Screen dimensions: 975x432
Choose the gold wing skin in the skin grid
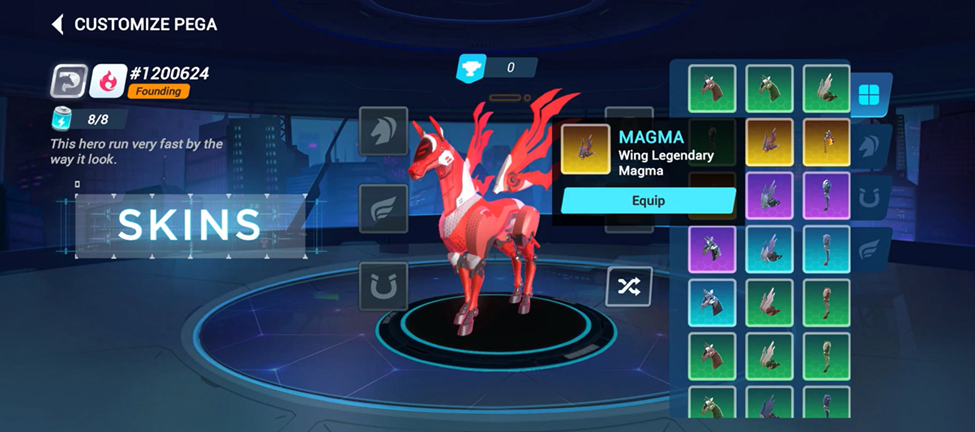point(769,143)
